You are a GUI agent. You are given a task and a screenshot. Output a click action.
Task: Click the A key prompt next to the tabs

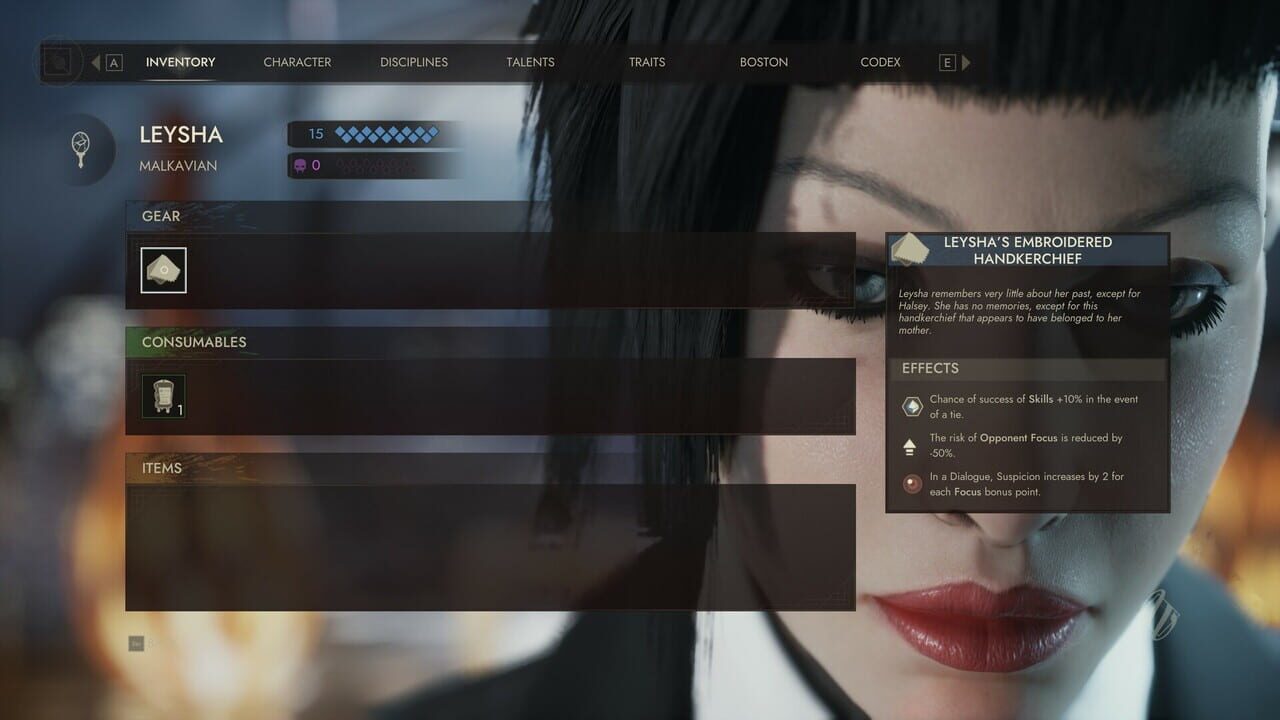[115, 61]
